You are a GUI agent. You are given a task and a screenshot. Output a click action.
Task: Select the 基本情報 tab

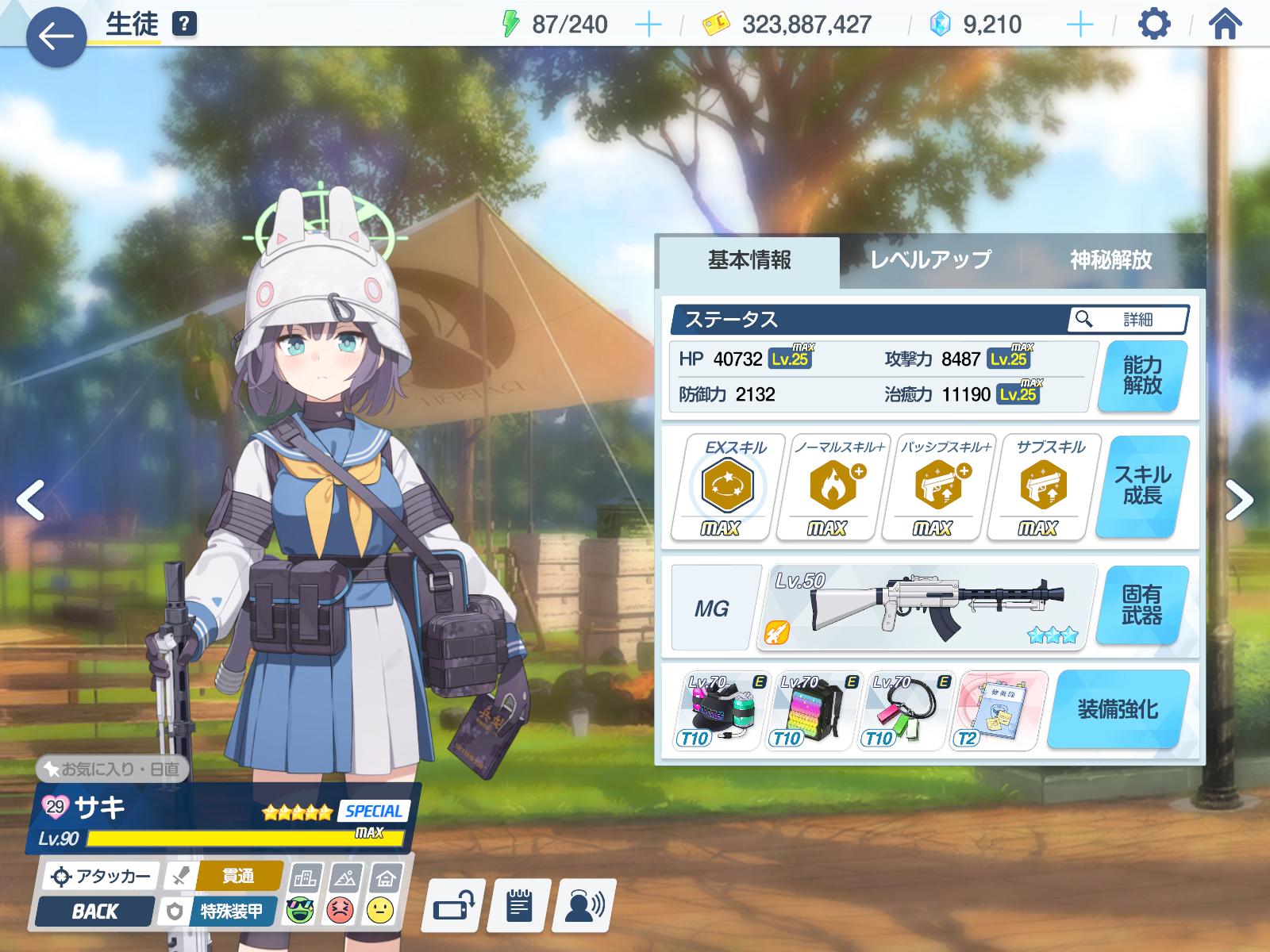click(749, 260)
